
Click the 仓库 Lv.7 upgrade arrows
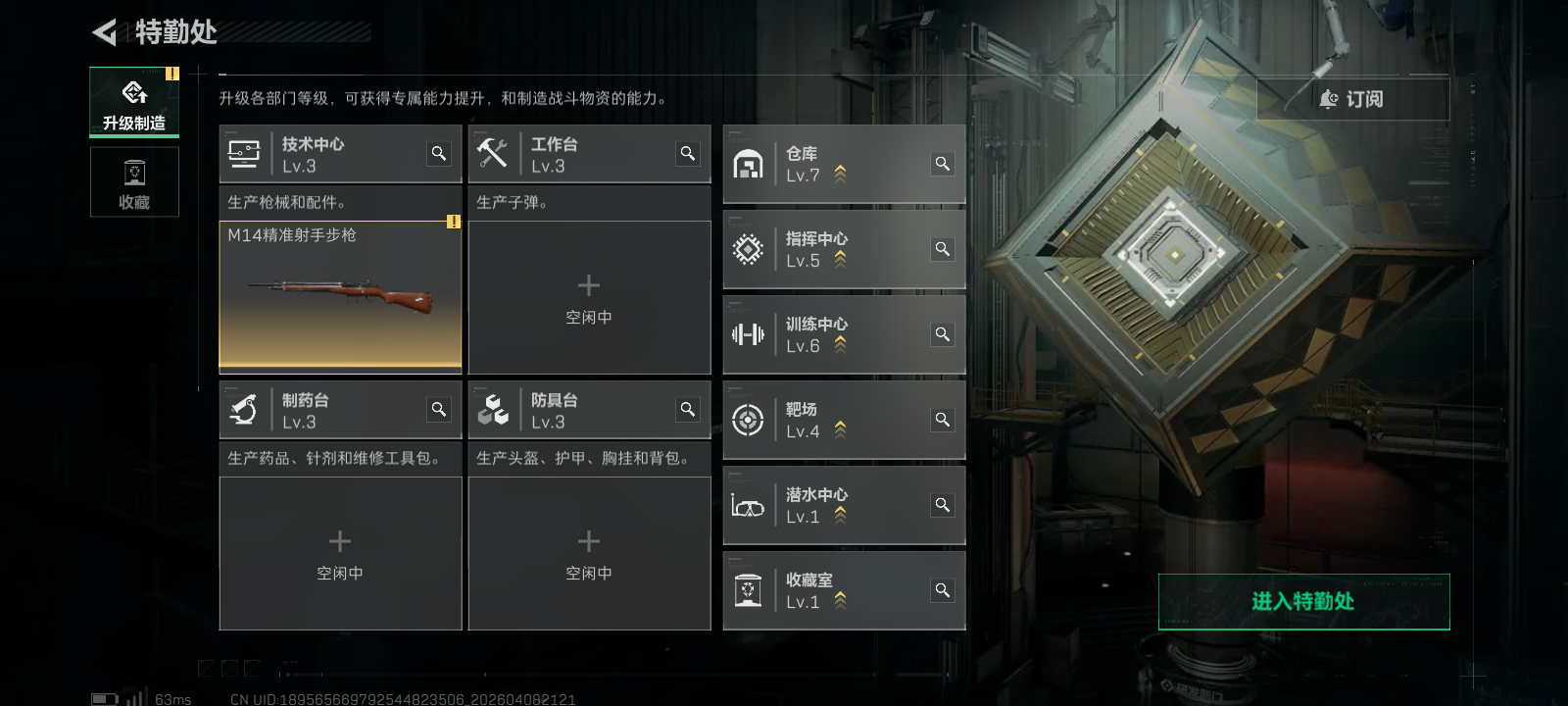(839, 173)
